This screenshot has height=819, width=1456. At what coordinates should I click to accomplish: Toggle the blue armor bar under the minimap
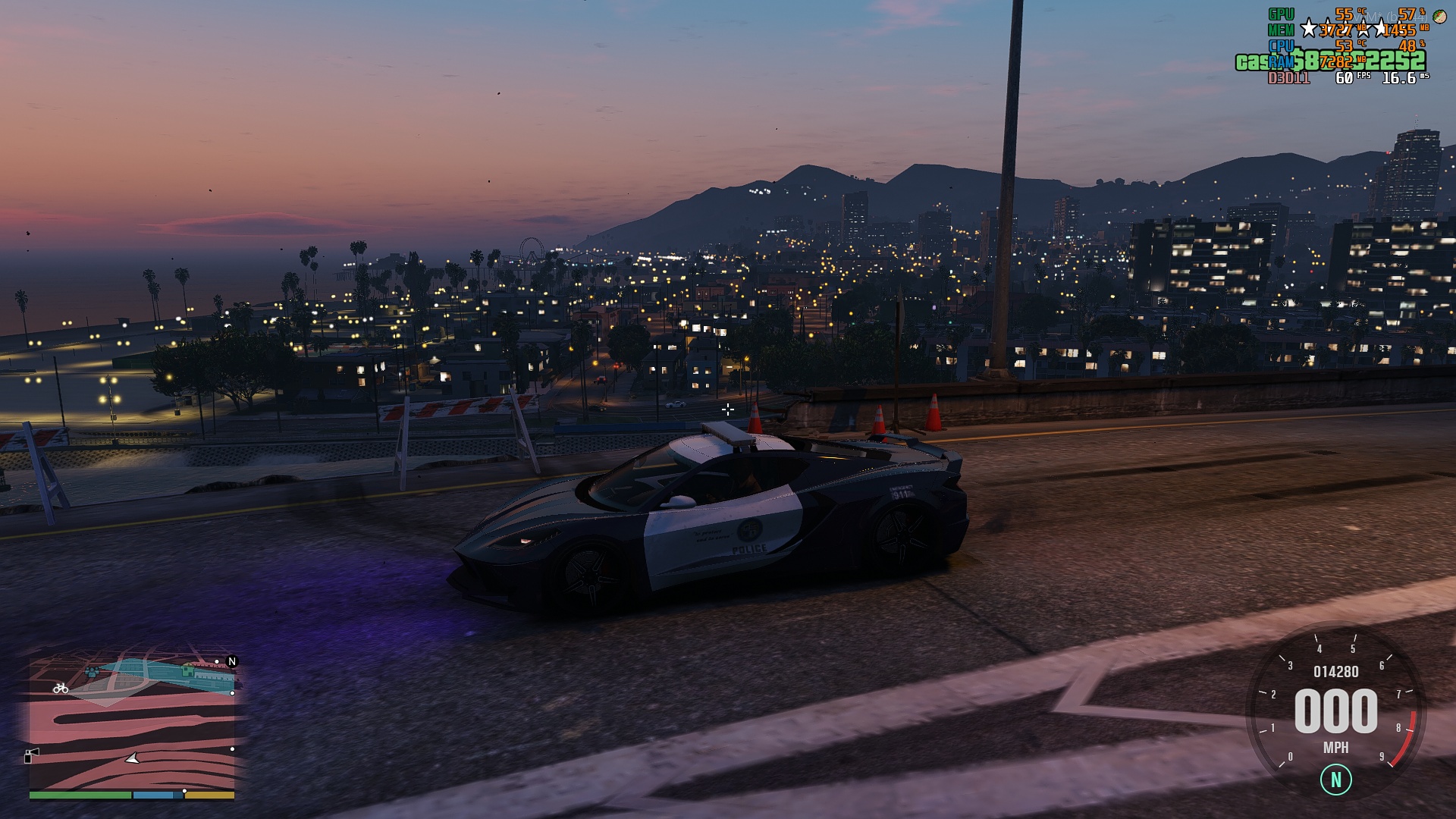153,795
